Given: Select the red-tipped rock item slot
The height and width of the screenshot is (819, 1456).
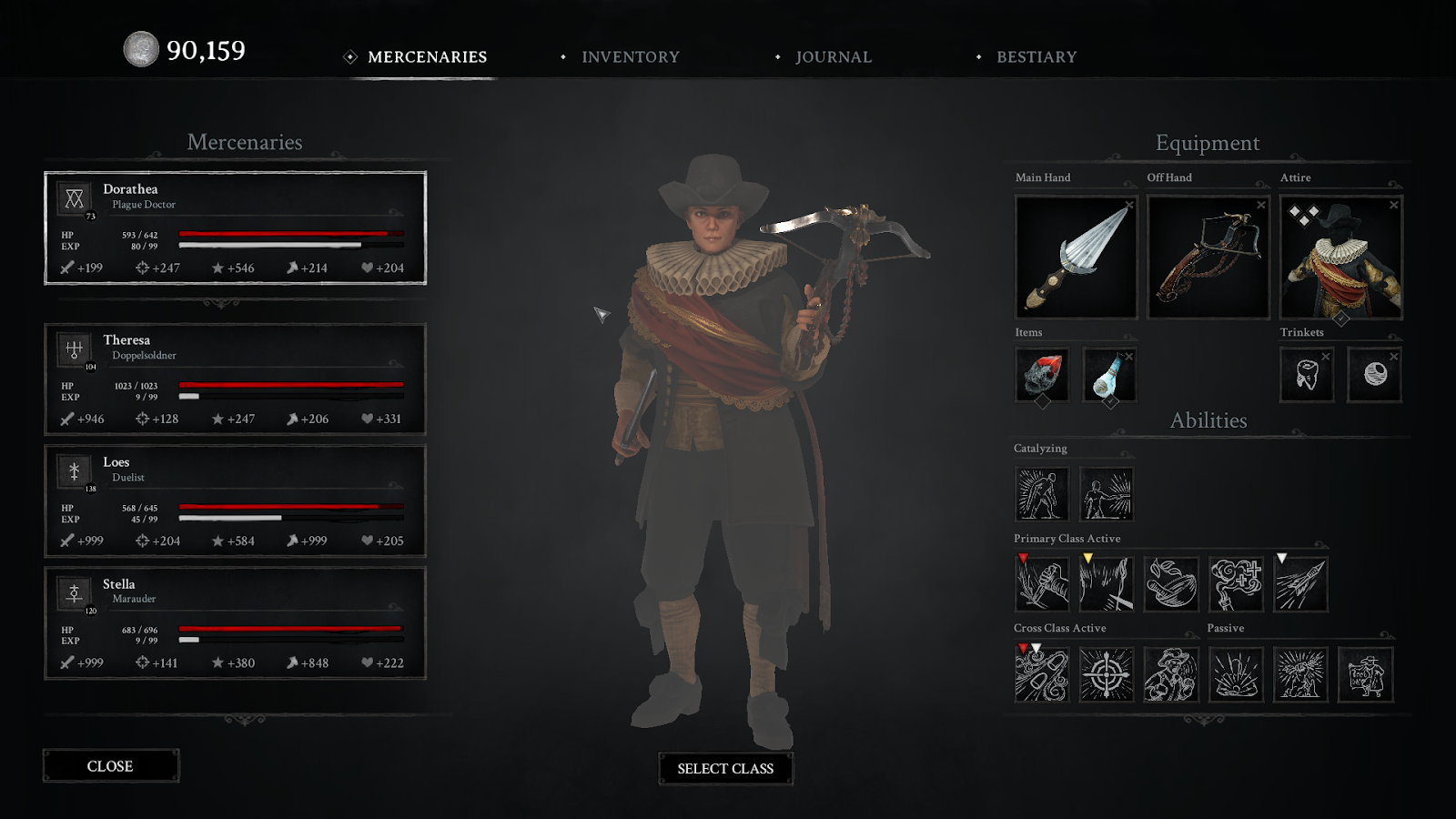Looking at the screenshot, I should point(1042,374).
